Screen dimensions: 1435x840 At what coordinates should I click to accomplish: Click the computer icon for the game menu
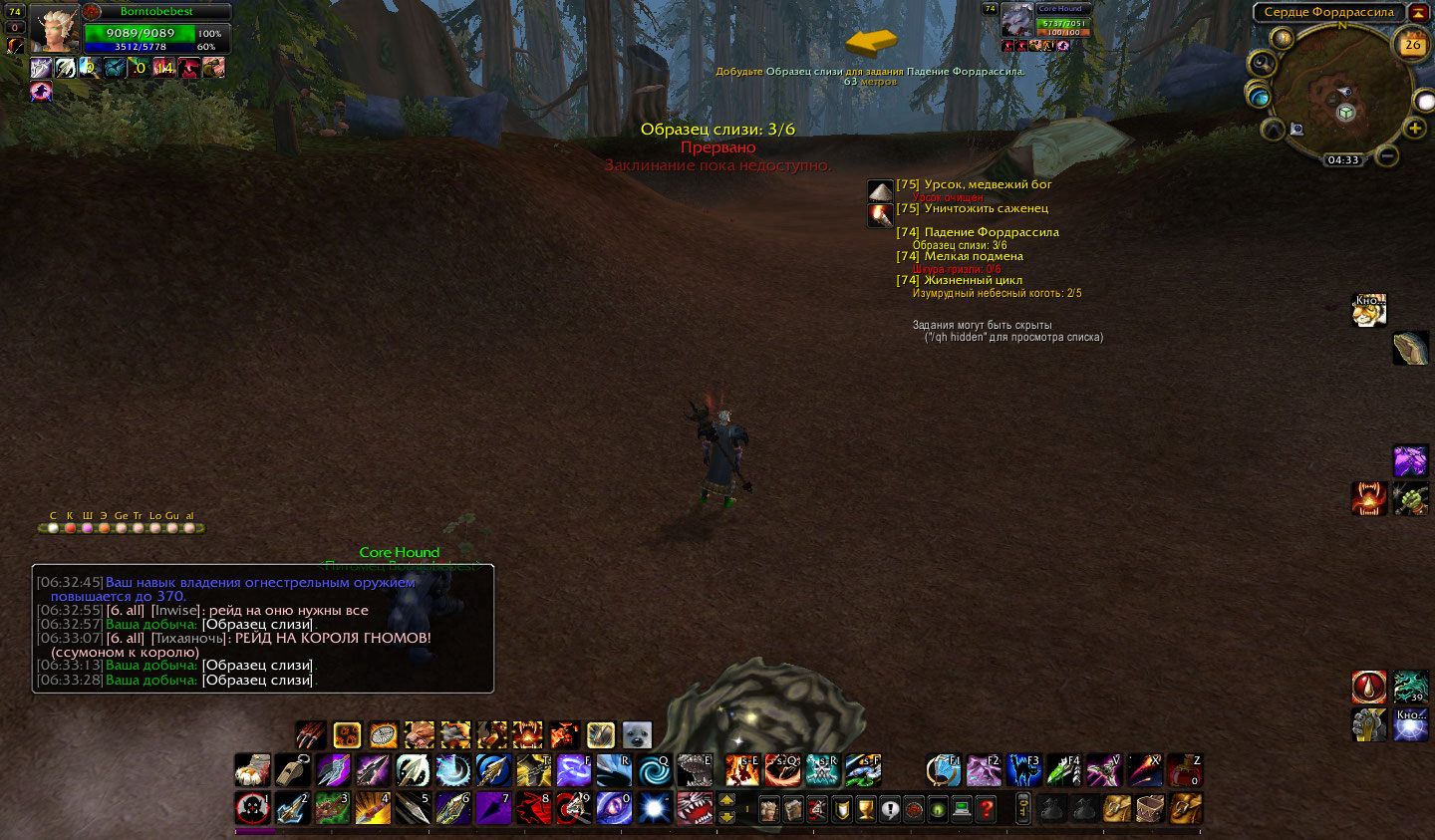[x=961, y=809]
